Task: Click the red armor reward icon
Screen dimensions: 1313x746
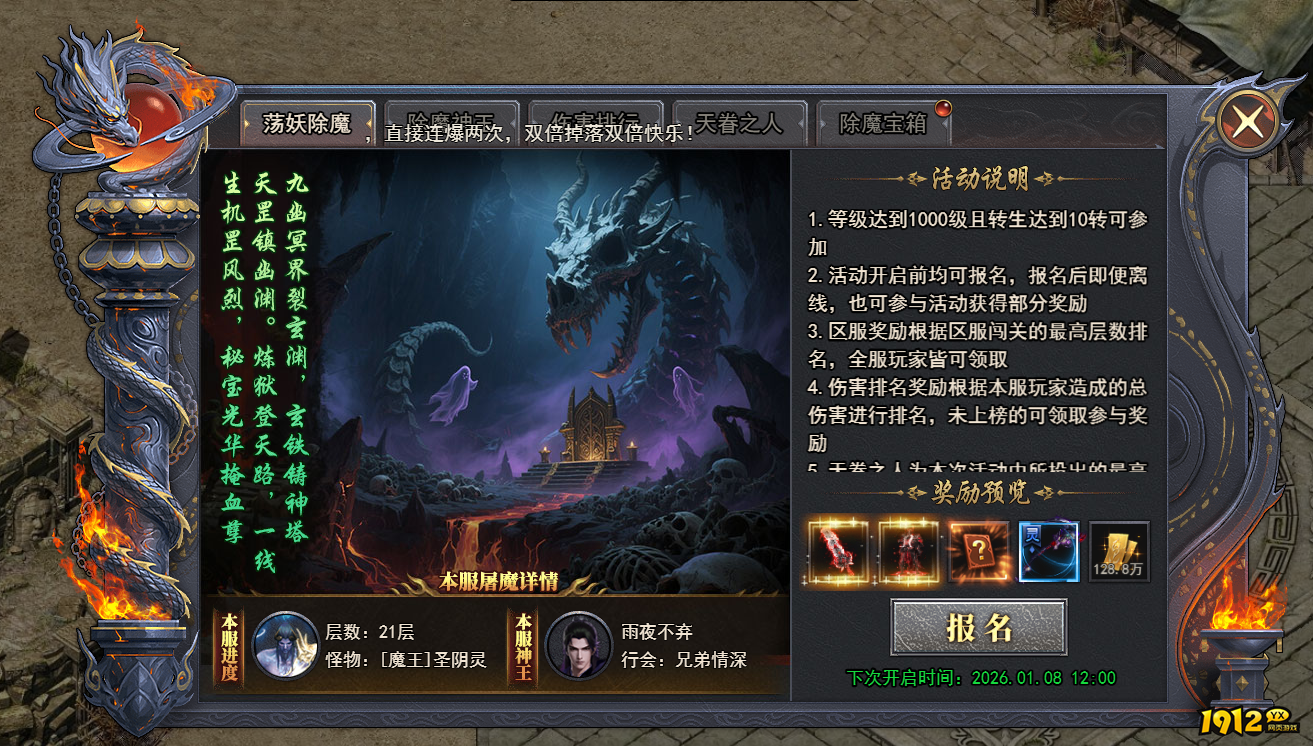Action: point(910,551)
